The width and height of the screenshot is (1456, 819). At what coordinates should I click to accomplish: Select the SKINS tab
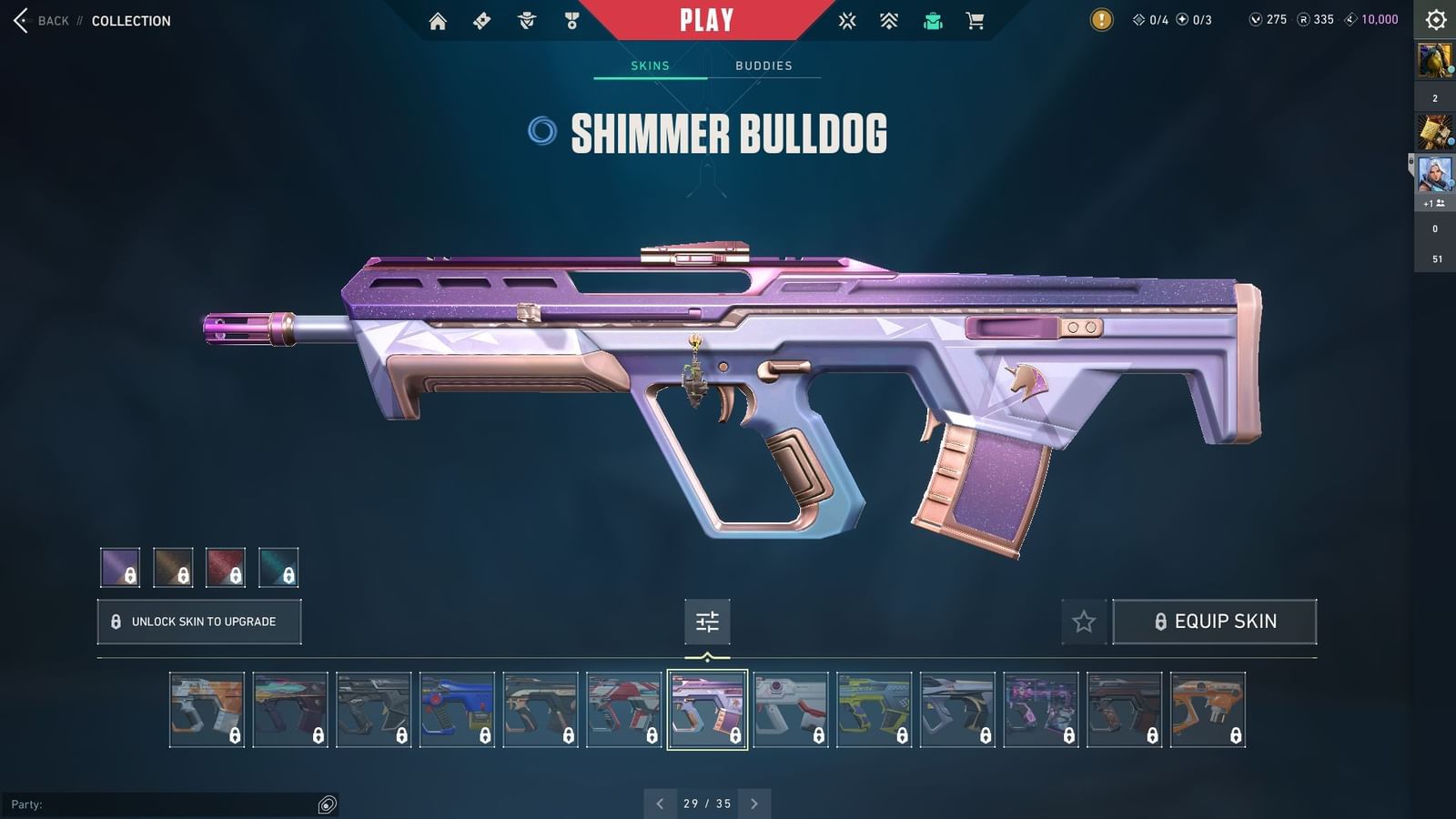(x=652, y=65)
